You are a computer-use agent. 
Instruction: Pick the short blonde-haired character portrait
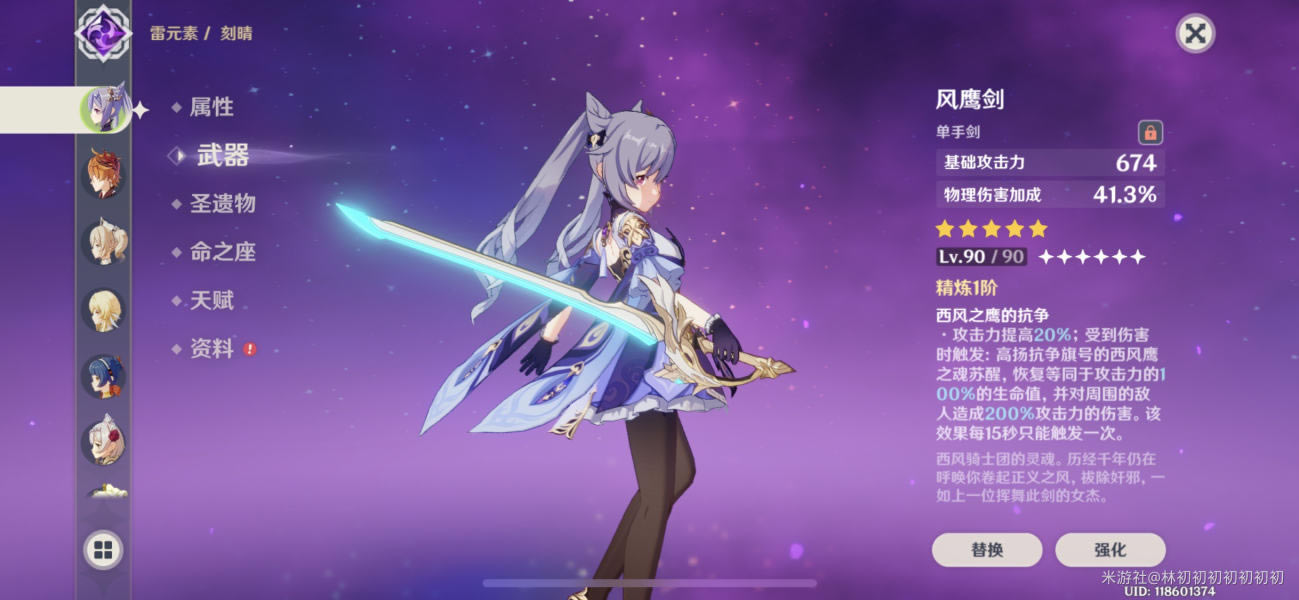(104, 310)
